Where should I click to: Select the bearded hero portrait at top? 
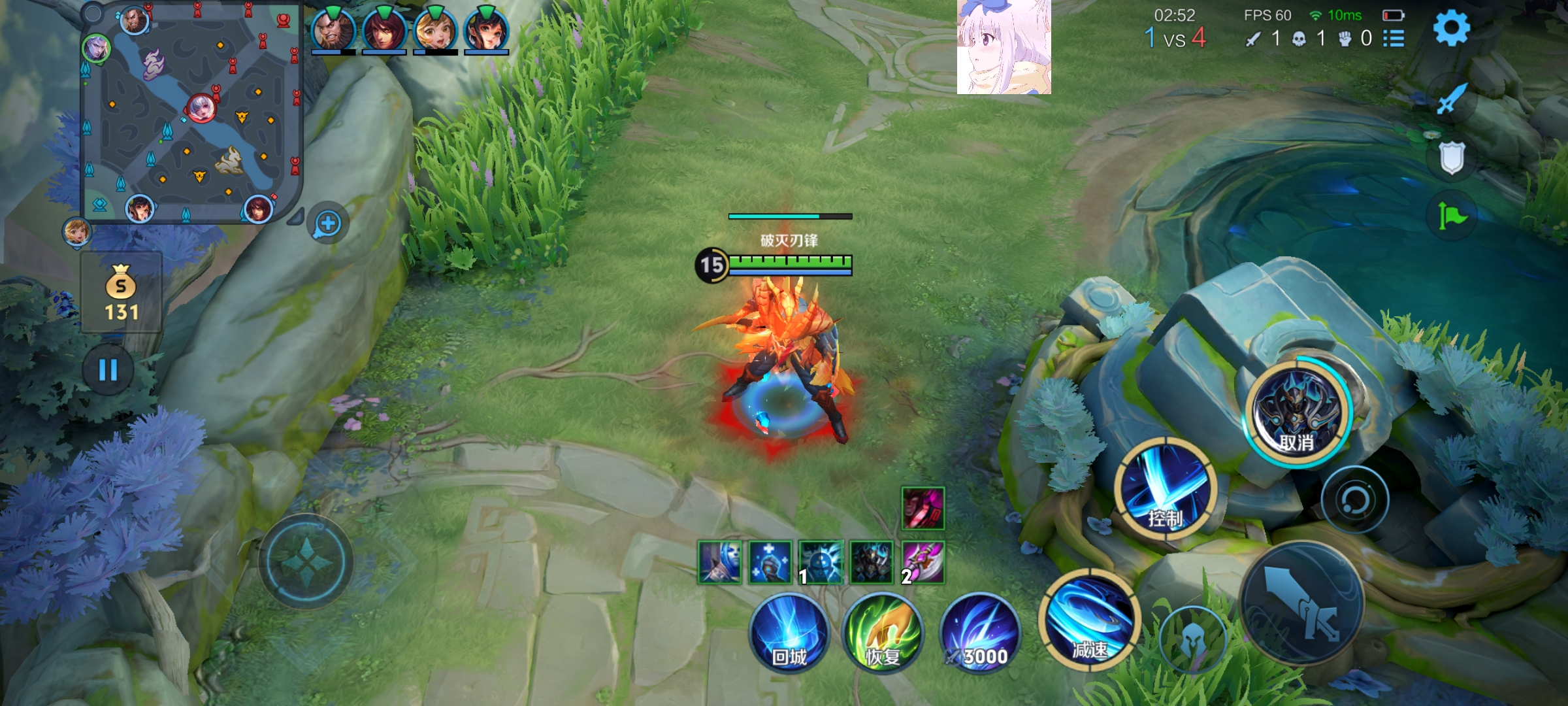333,30
